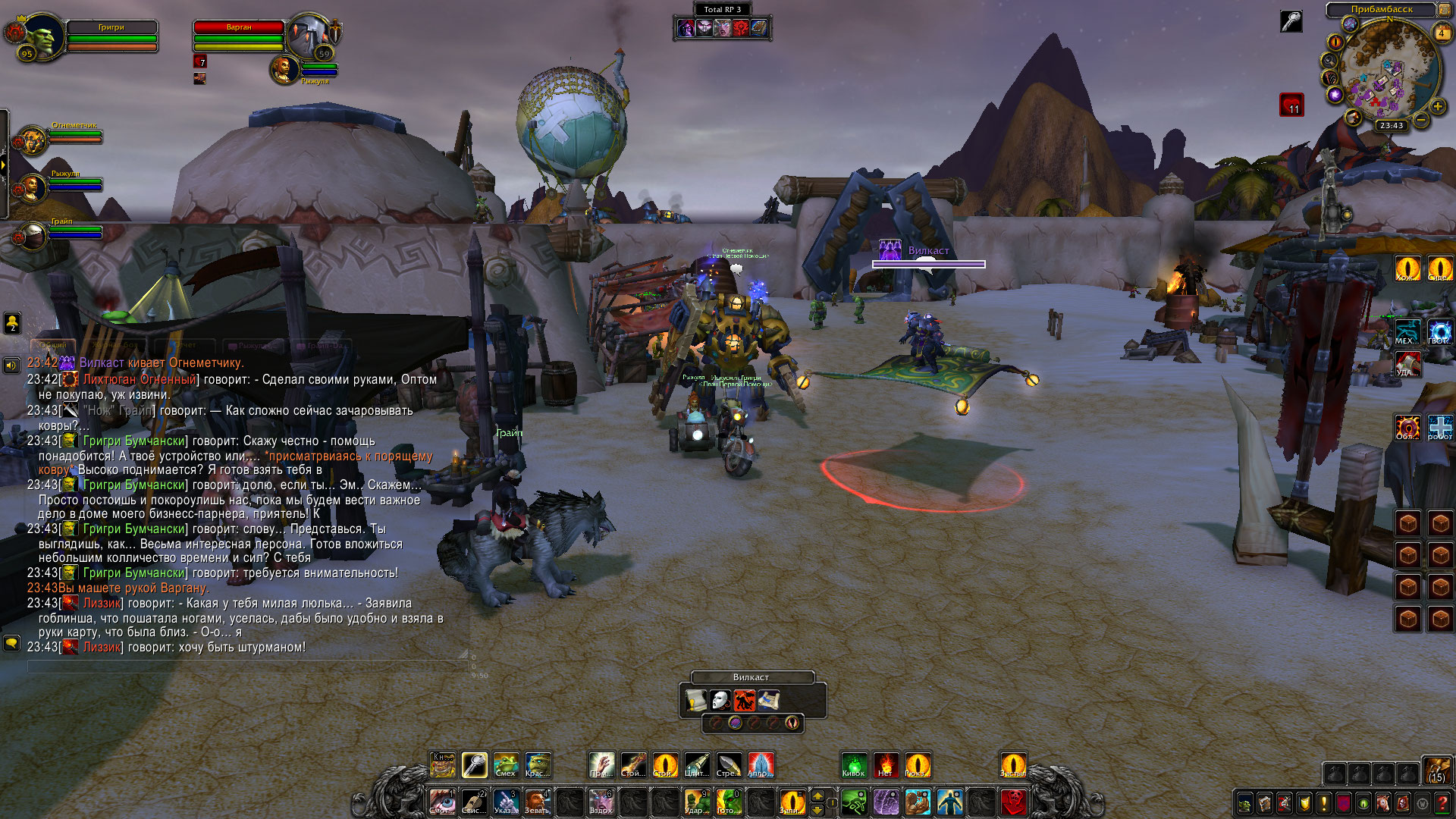This screenshot has width=1456, height=819.
Task: Use the Вздох emote on the action bar
Action: point(601,802)
